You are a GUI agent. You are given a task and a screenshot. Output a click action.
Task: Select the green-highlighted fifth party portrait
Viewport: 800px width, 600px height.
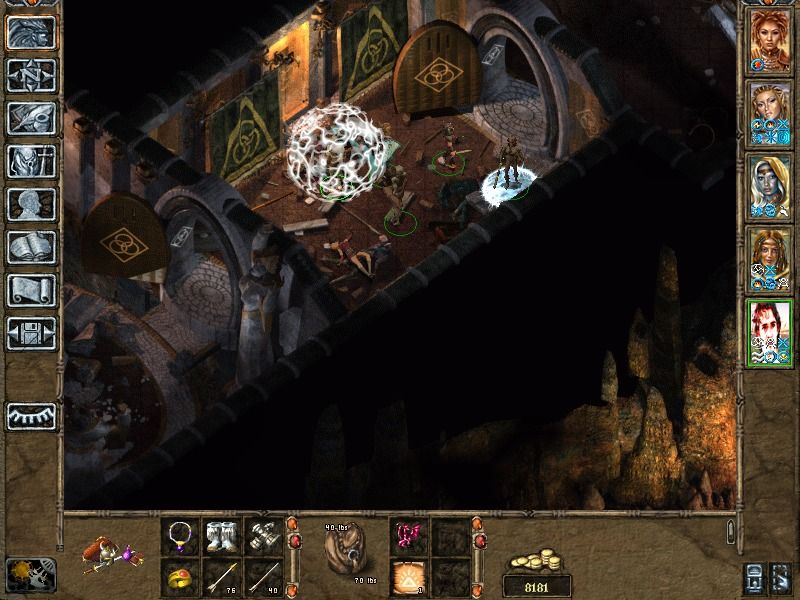click(771, 333)
